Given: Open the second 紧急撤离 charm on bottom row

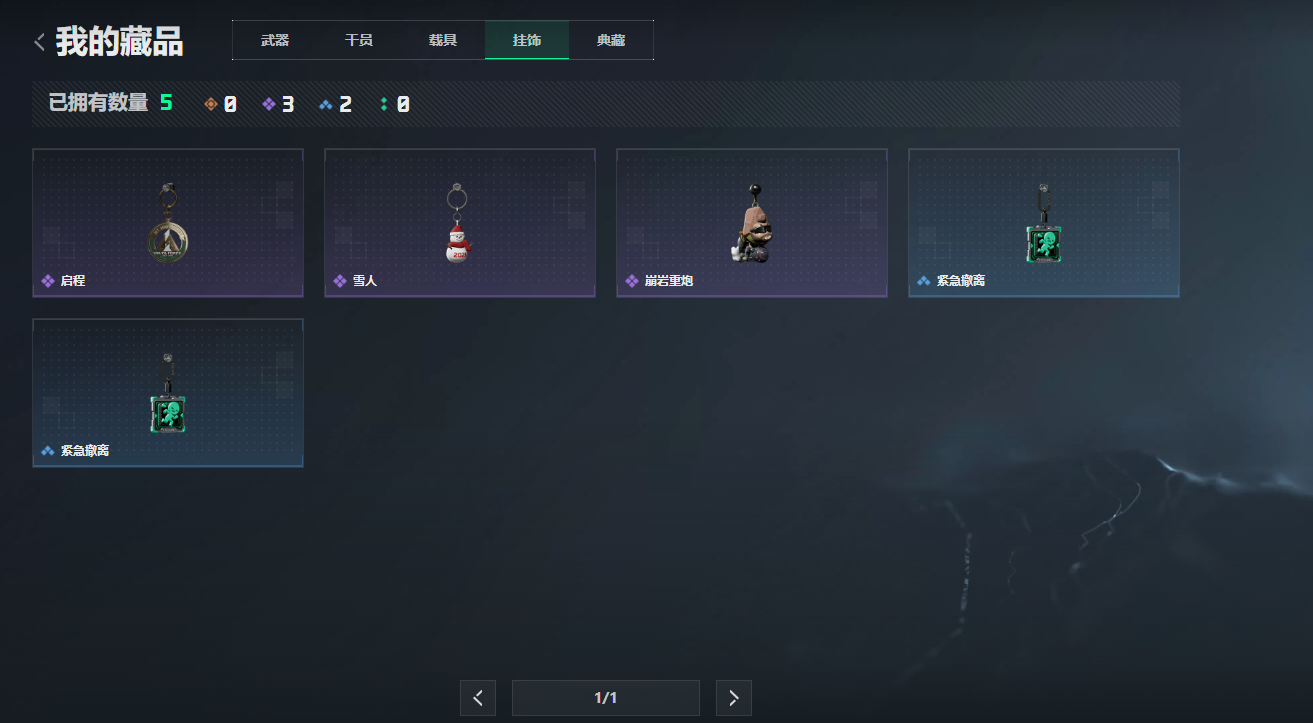Looking at the screenshot, I should coord(167,392).
